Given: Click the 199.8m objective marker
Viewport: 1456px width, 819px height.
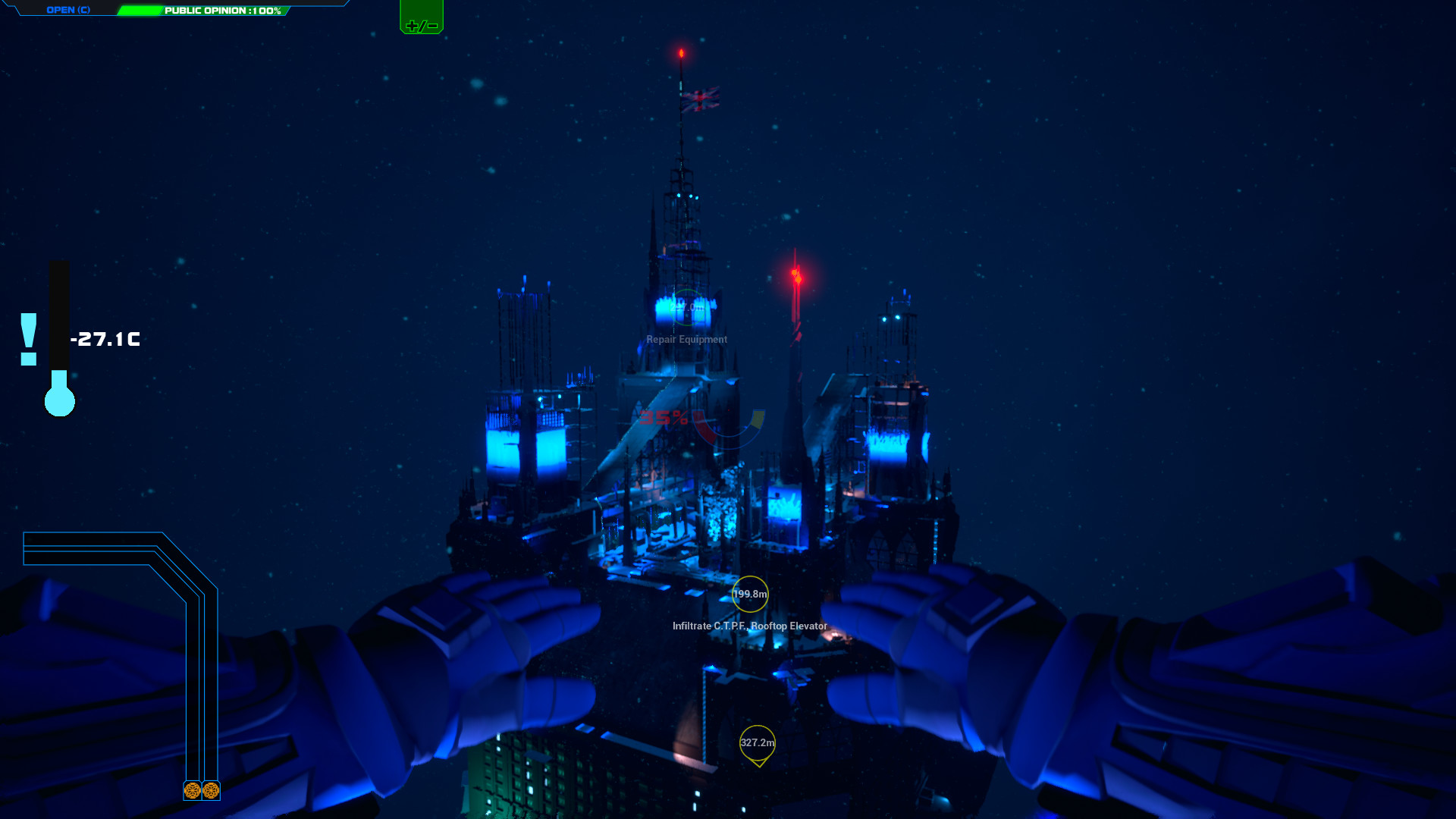Looking at the screenshot, I should click(x=749, y=595).
